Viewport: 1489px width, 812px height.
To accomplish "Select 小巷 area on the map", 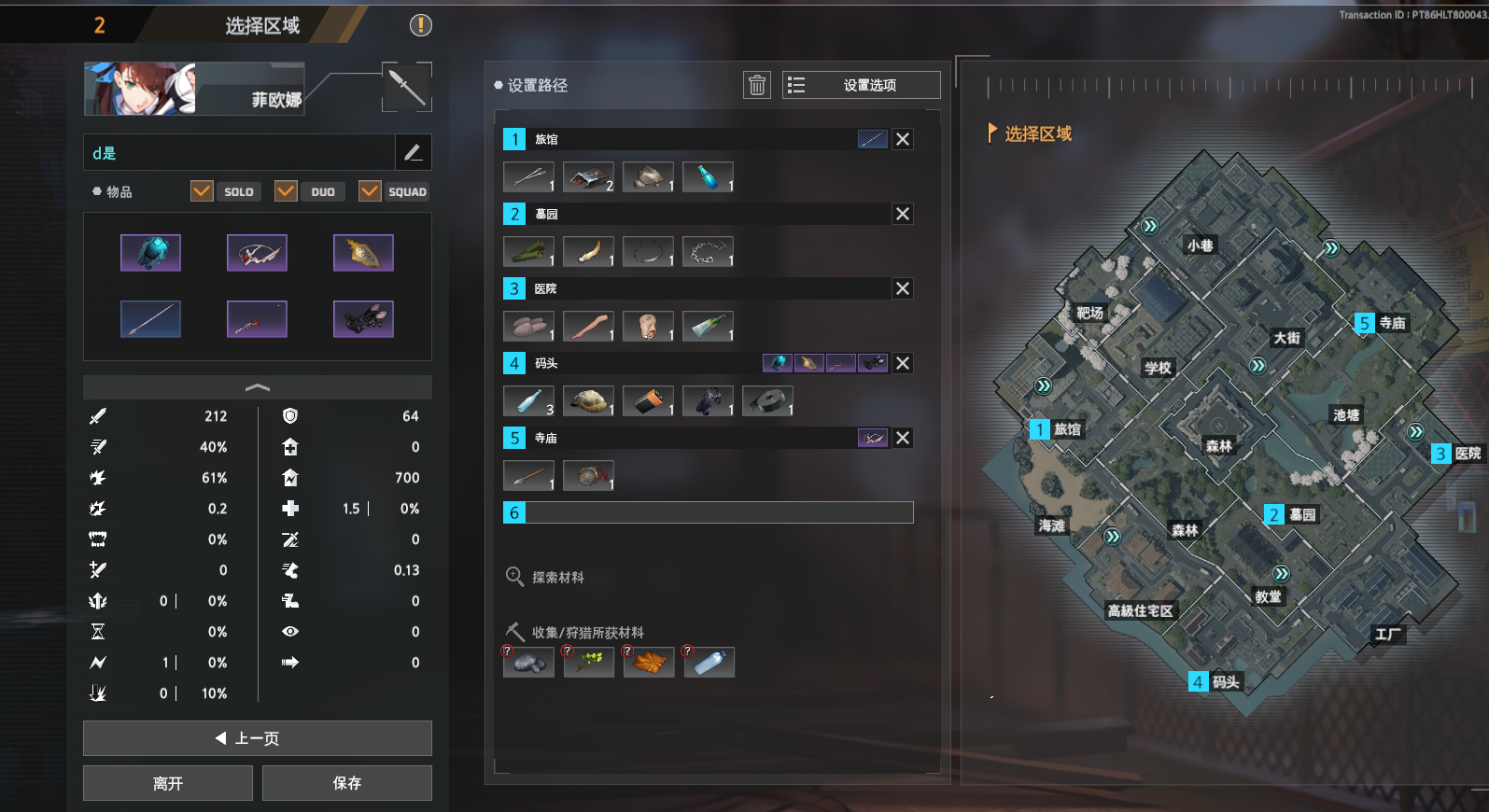I will (x=1200, y=245).
